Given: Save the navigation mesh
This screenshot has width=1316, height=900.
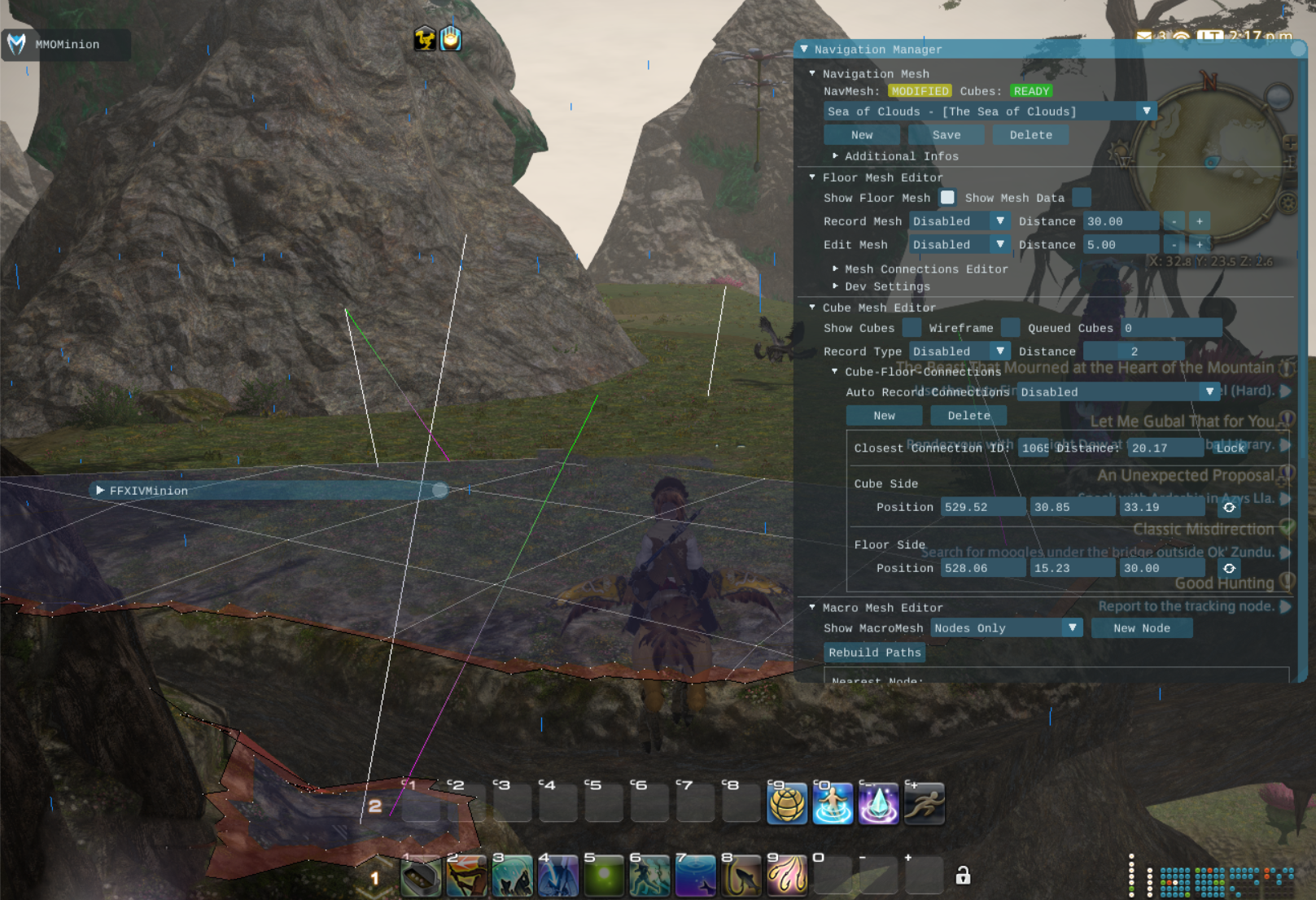Looking at the screenshot, I should tap(946, 135).
